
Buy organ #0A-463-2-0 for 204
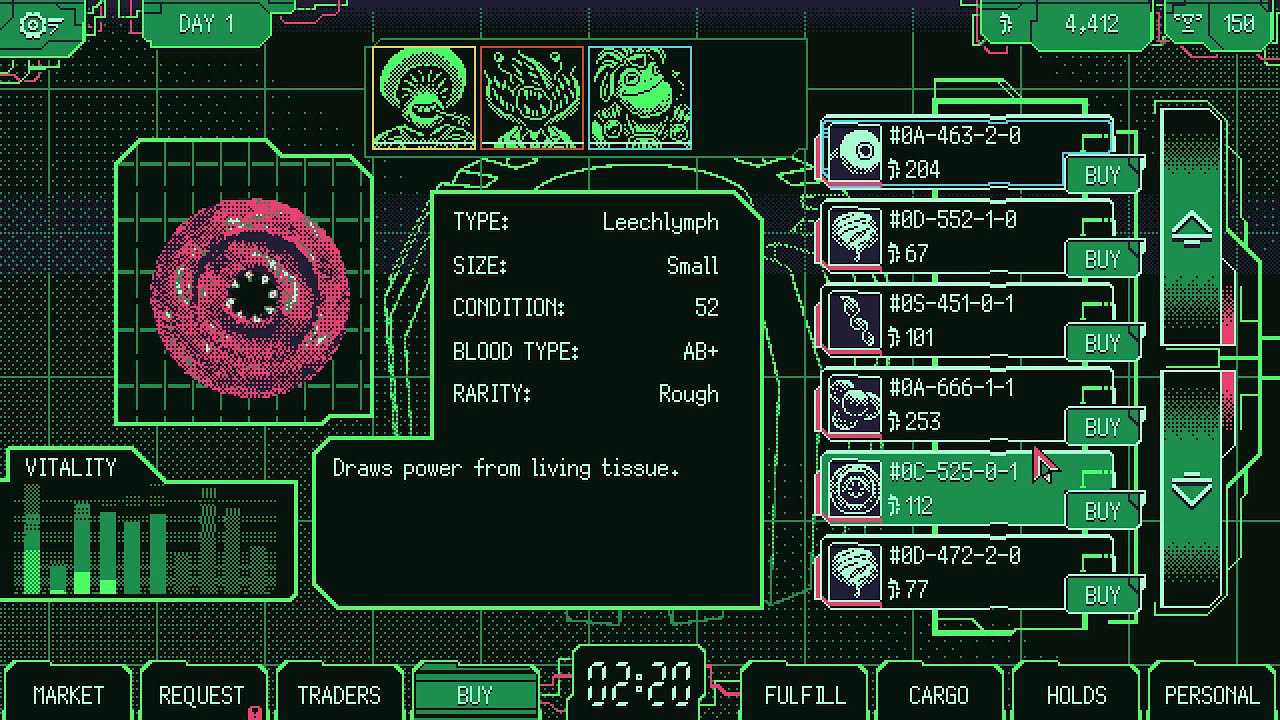1102,175
